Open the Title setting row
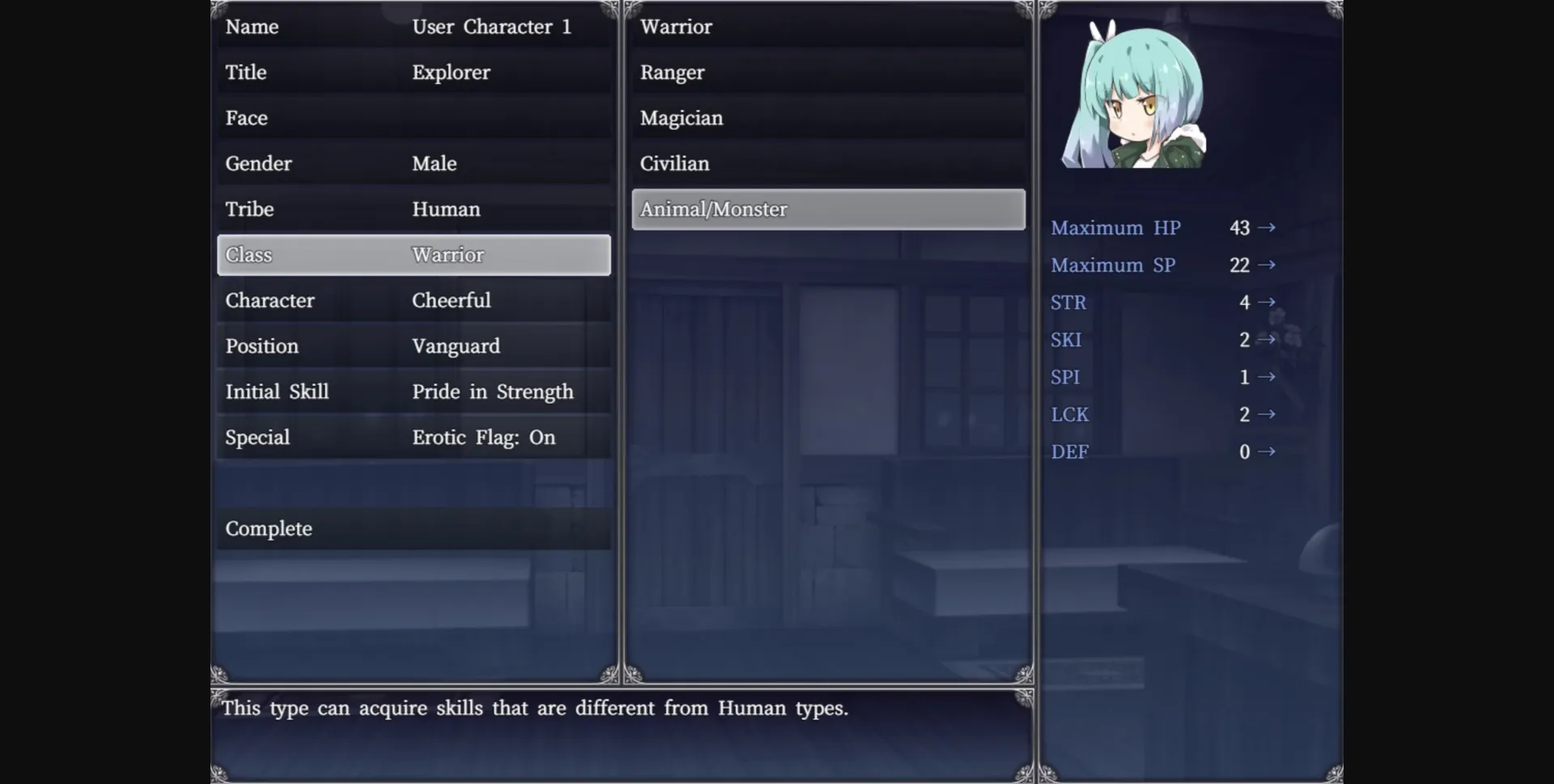 [413, 72]
